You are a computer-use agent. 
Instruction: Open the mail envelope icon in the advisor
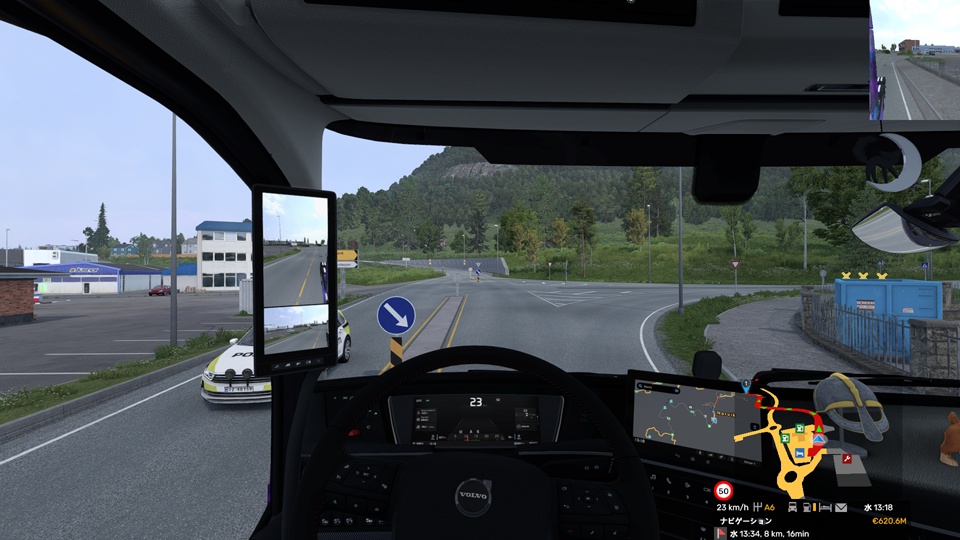click(841, 507)
